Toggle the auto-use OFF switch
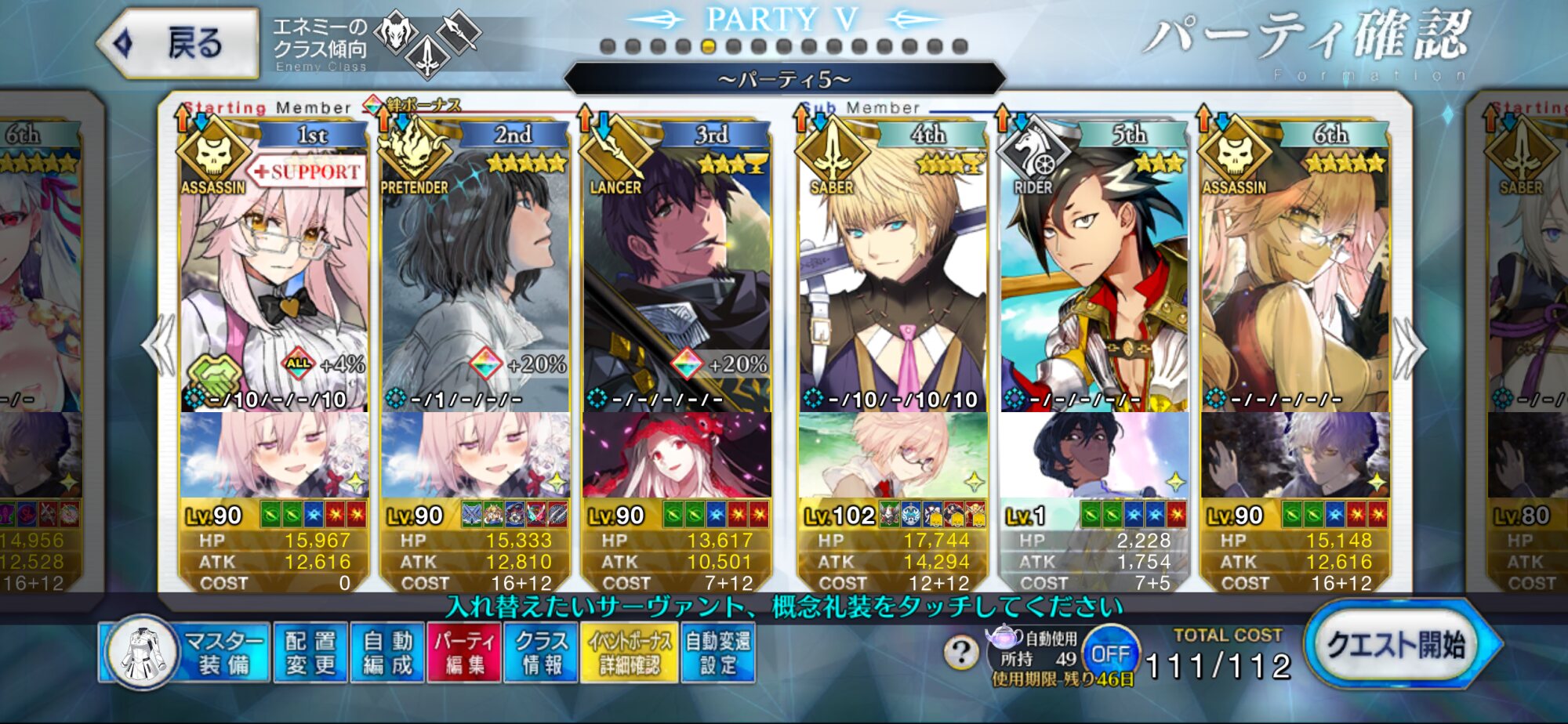1568x724 pixels. (1110, 653)
